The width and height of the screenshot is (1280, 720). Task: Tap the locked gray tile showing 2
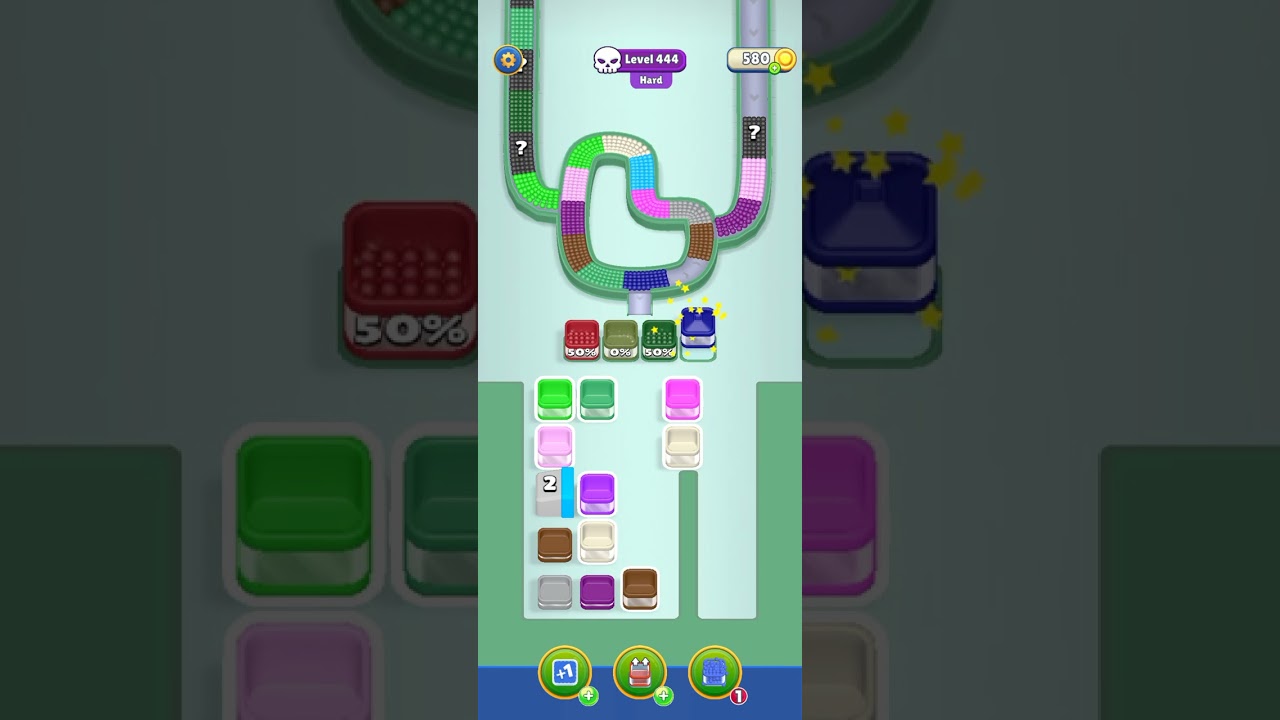[551, 493]
